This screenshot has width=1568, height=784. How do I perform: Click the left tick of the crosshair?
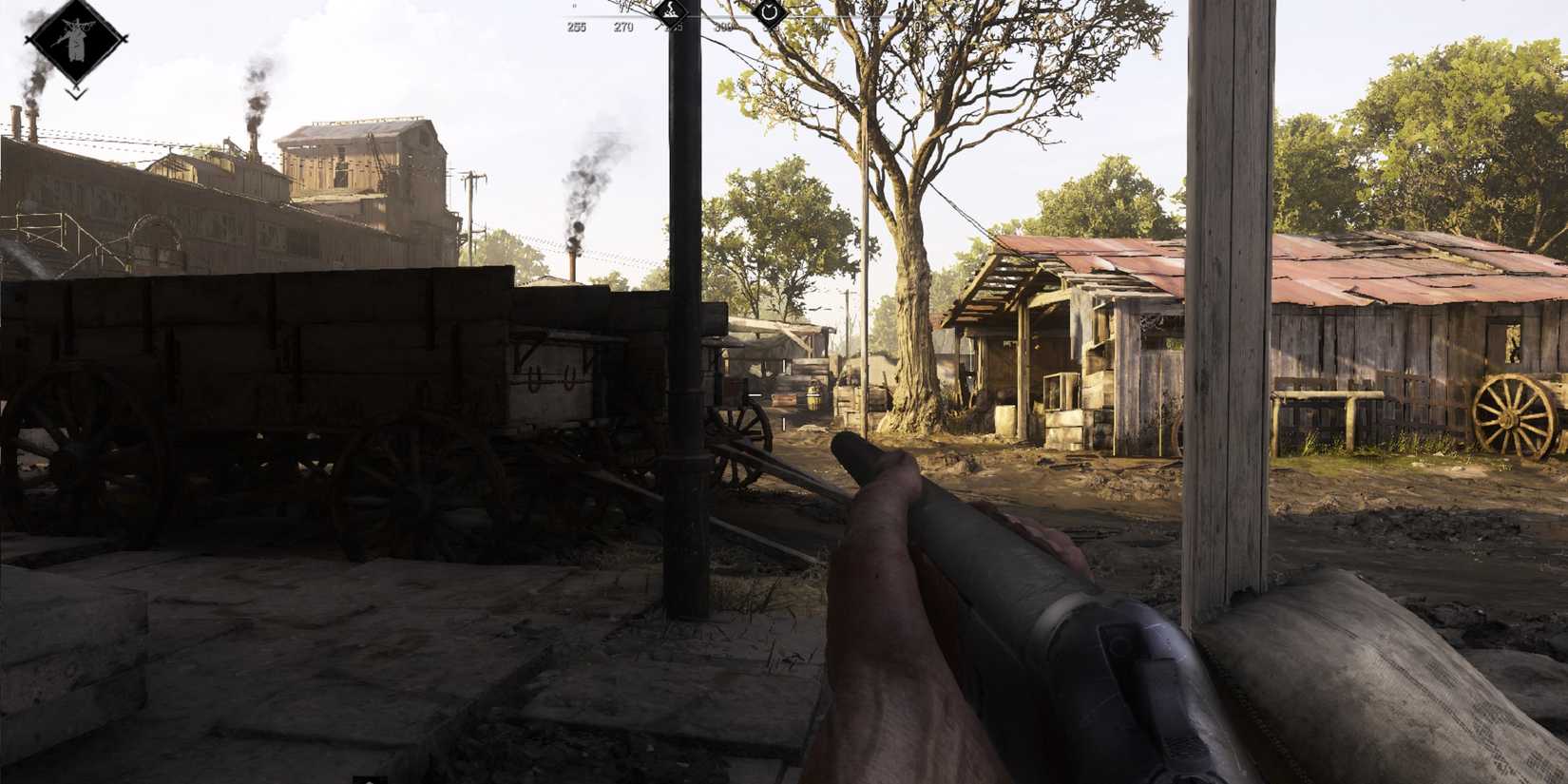tap(755, 395)
